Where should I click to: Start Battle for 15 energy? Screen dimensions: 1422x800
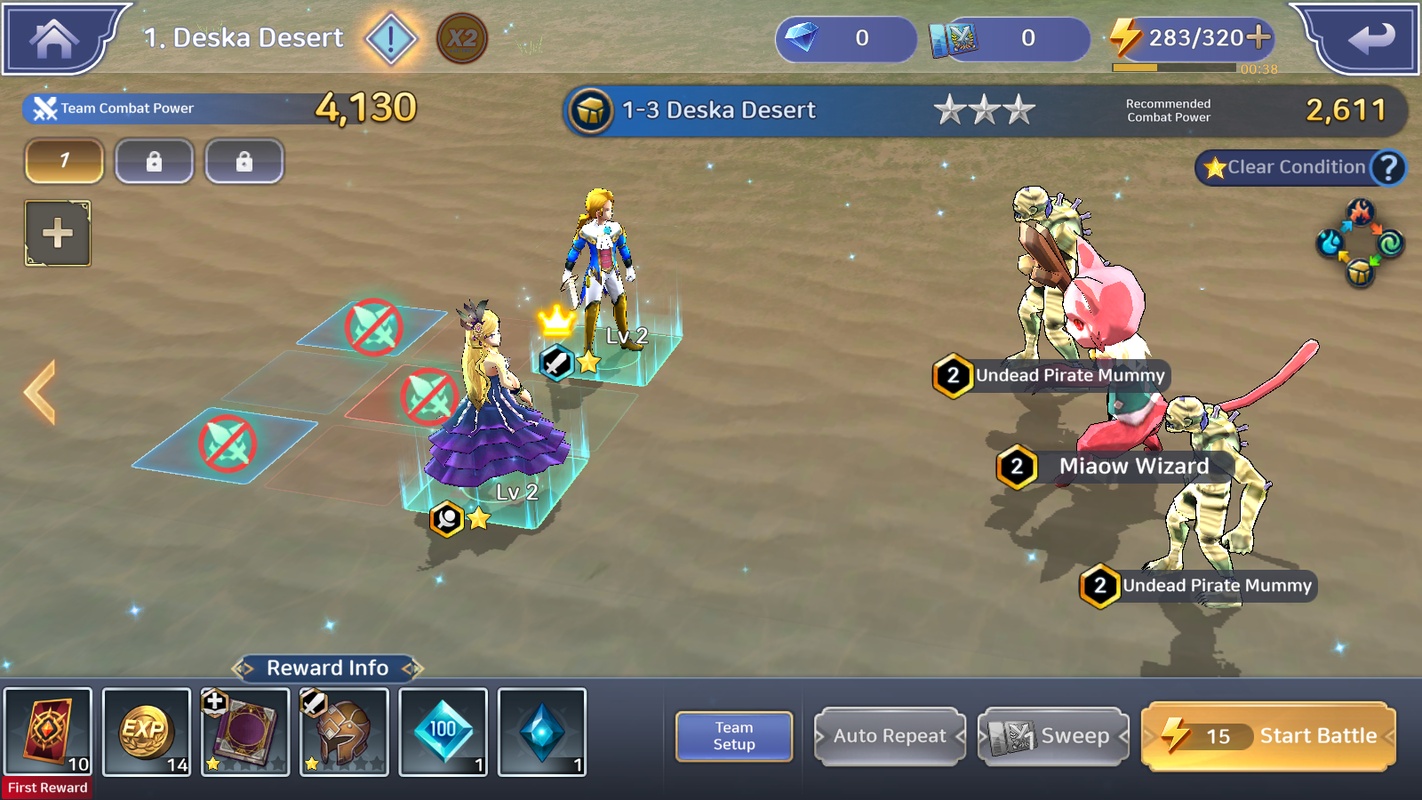1268,736
